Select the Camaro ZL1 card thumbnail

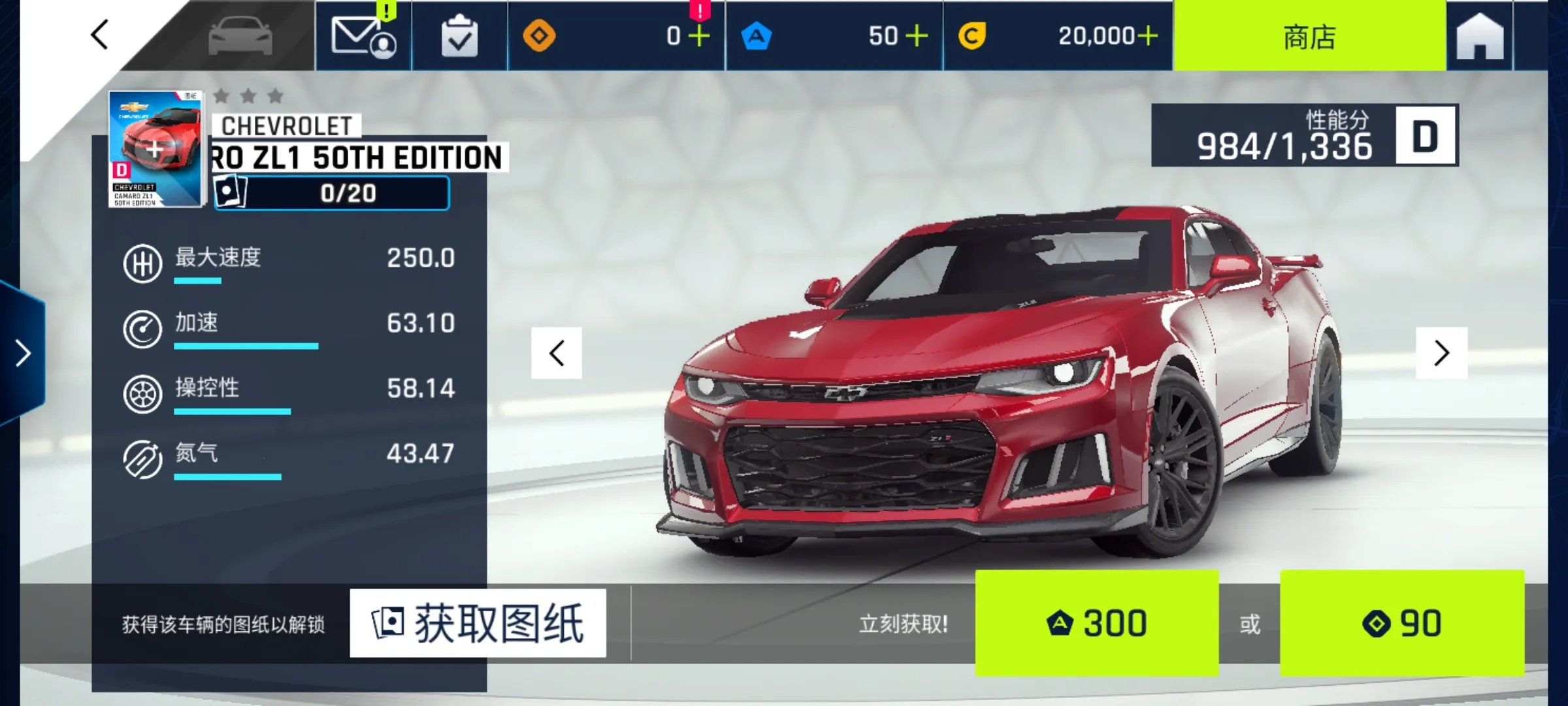click(x=155, y=149)
